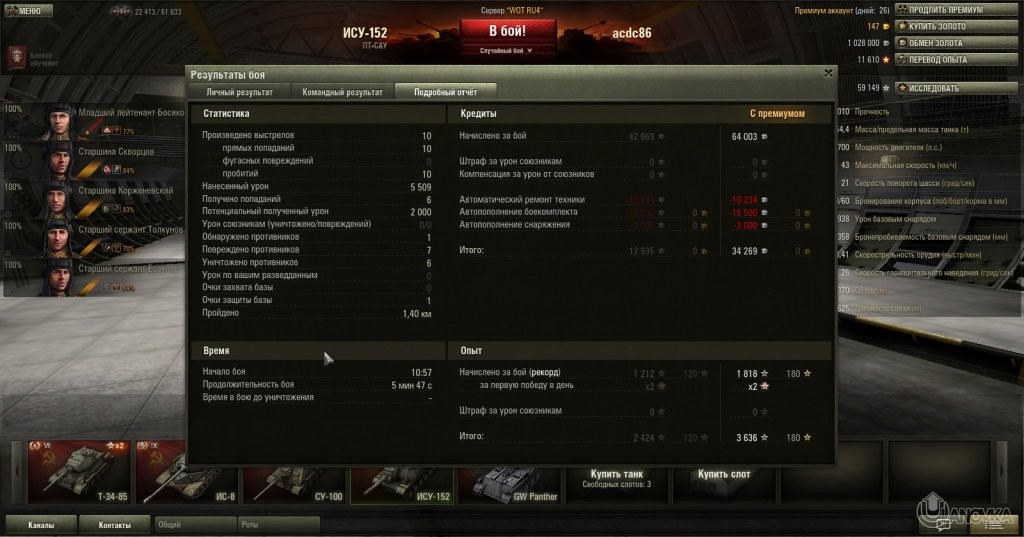The image size is (1024, 537).
Task: Open the Контакты contacts button
Action: tap(115, 524)
